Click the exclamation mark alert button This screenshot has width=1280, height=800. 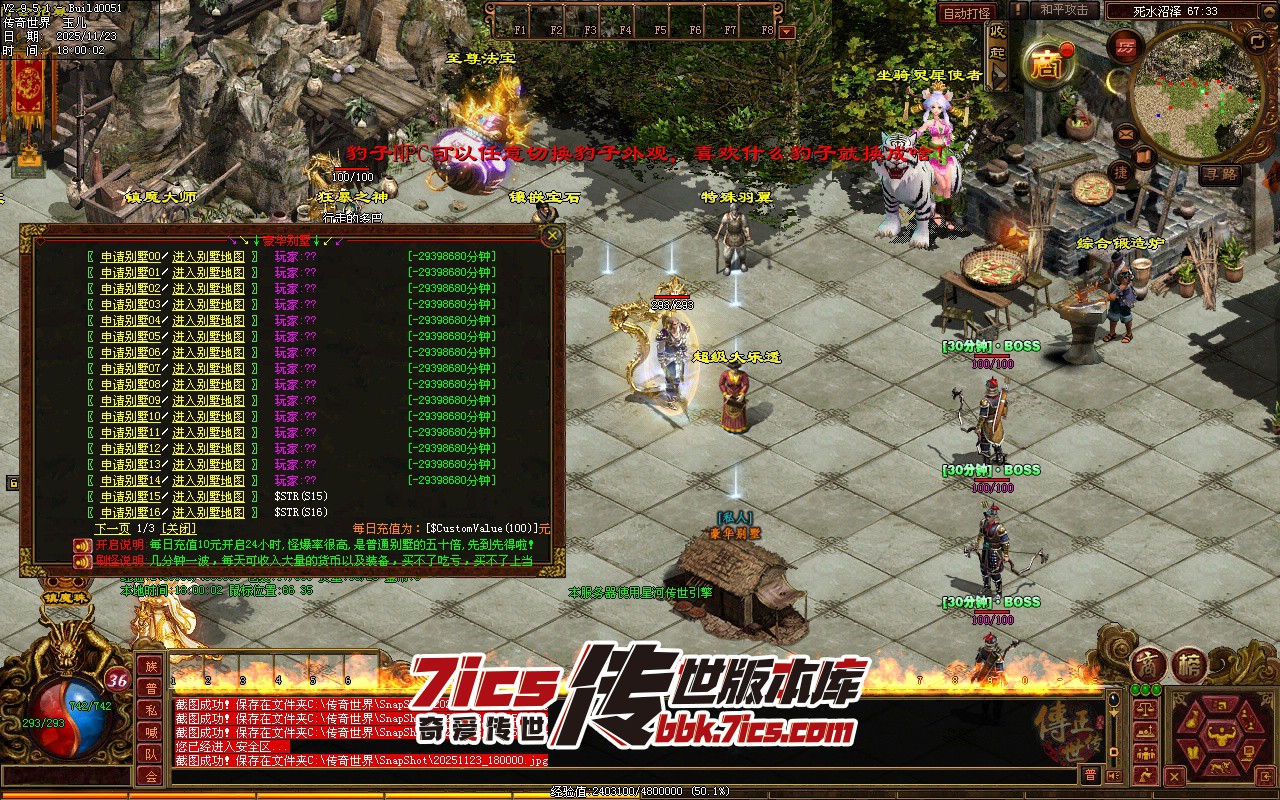(1017, 10)
